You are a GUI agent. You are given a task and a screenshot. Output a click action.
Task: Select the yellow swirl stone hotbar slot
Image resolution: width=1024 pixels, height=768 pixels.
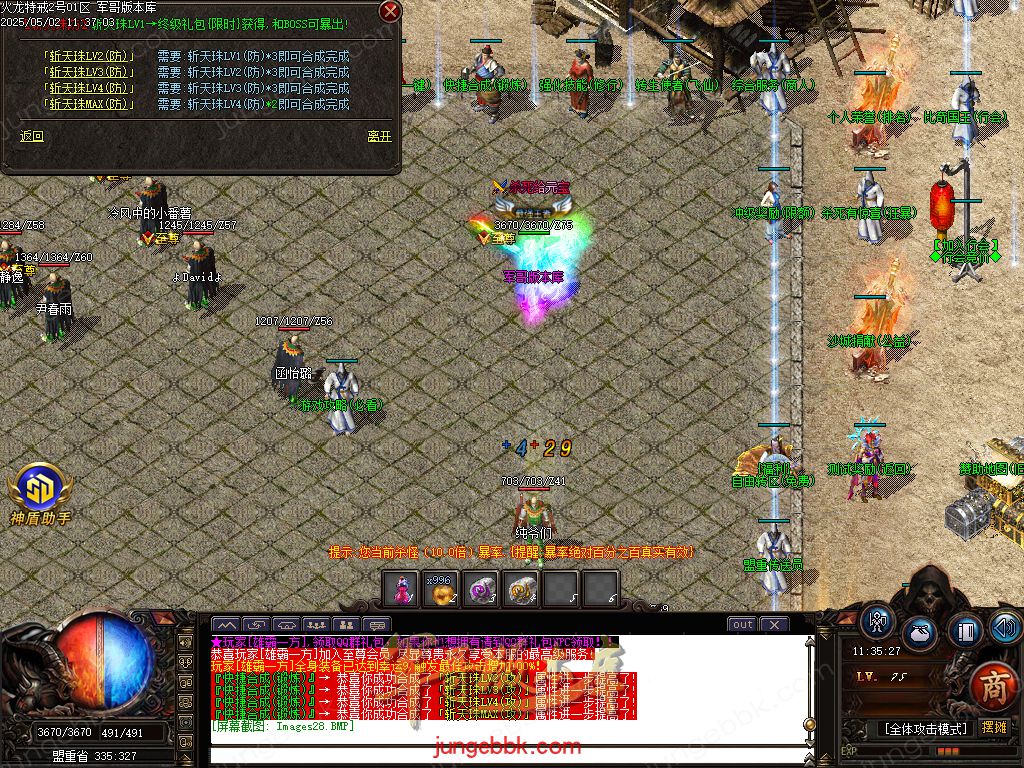pyautogui.click(x=520, y=590)
